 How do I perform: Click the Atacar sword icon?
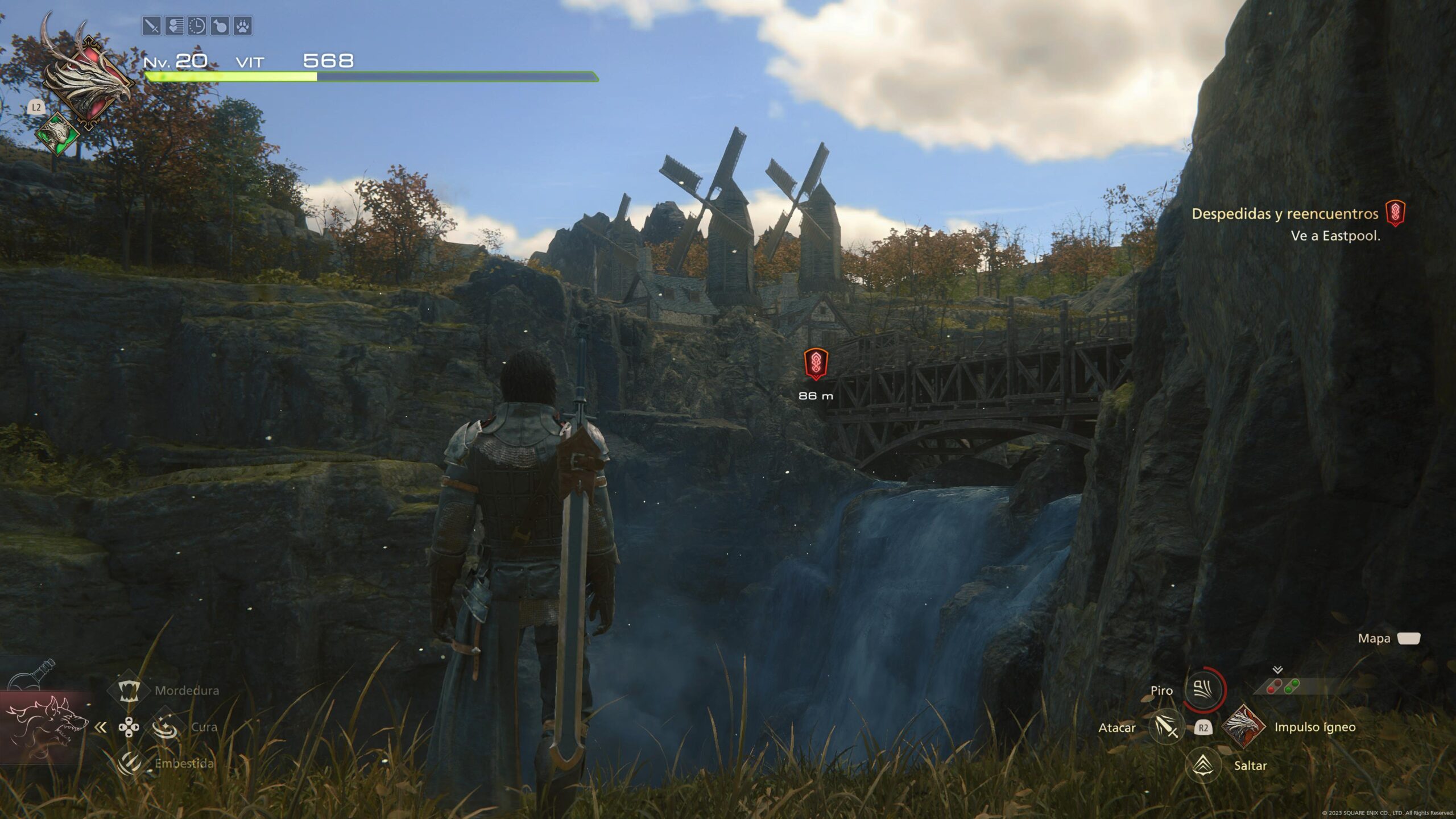(1165, 727)
